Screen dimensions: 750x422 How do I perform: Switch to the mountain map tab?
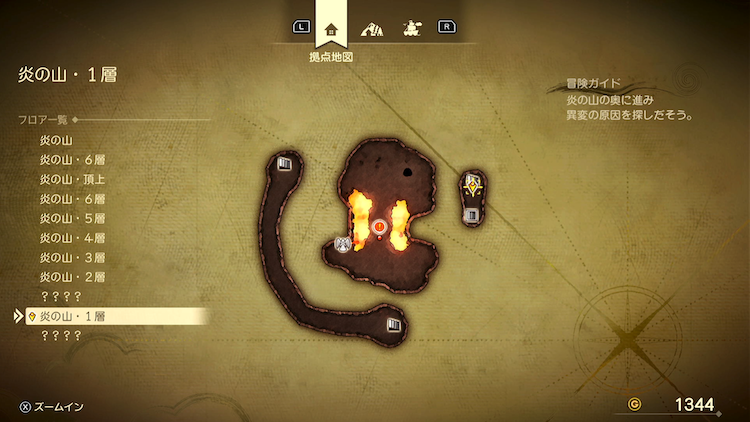(371, 28)
